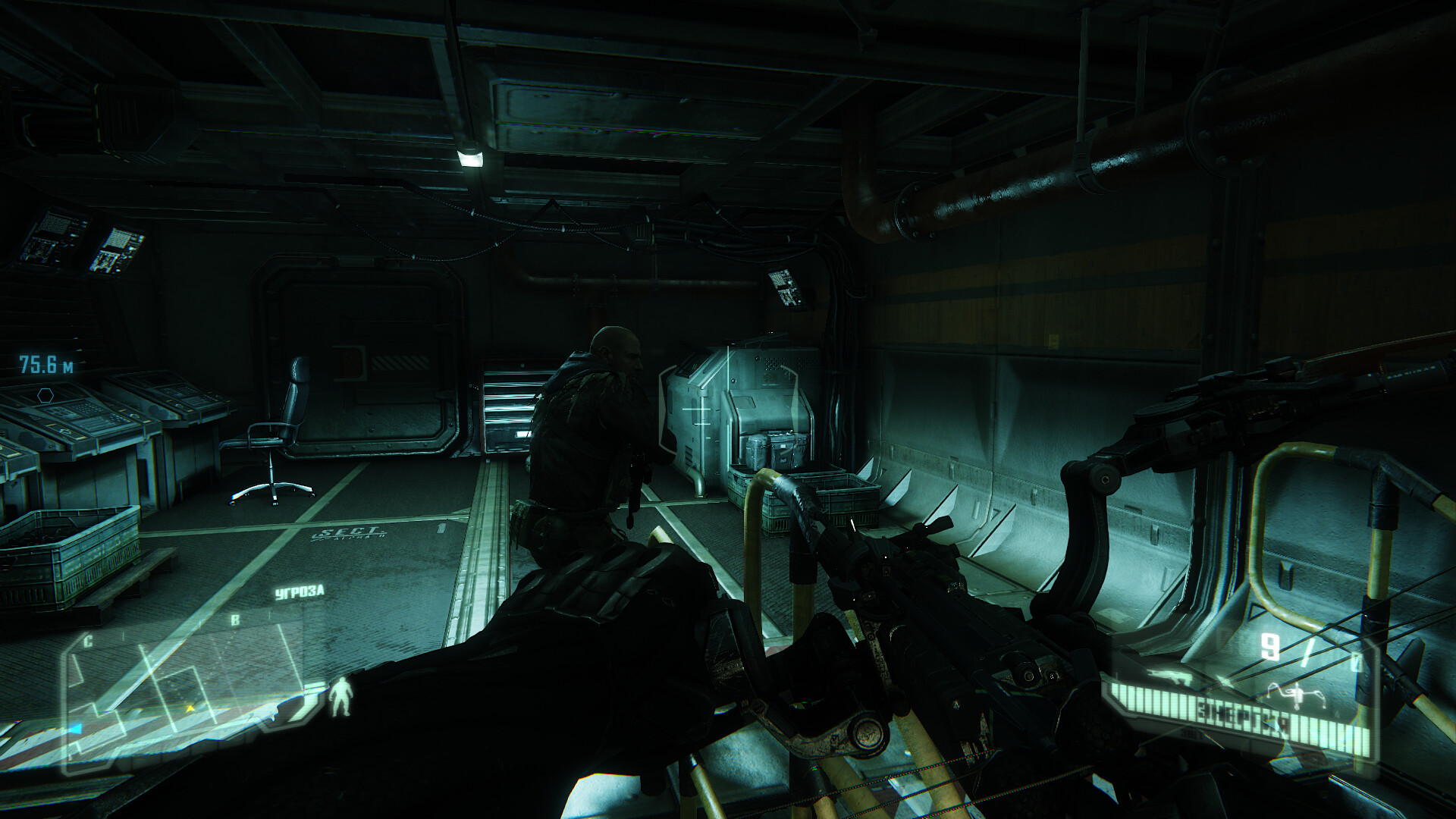Click the yellow arrow on the minimap
The image size is (1456, 819).
[191, 708]
